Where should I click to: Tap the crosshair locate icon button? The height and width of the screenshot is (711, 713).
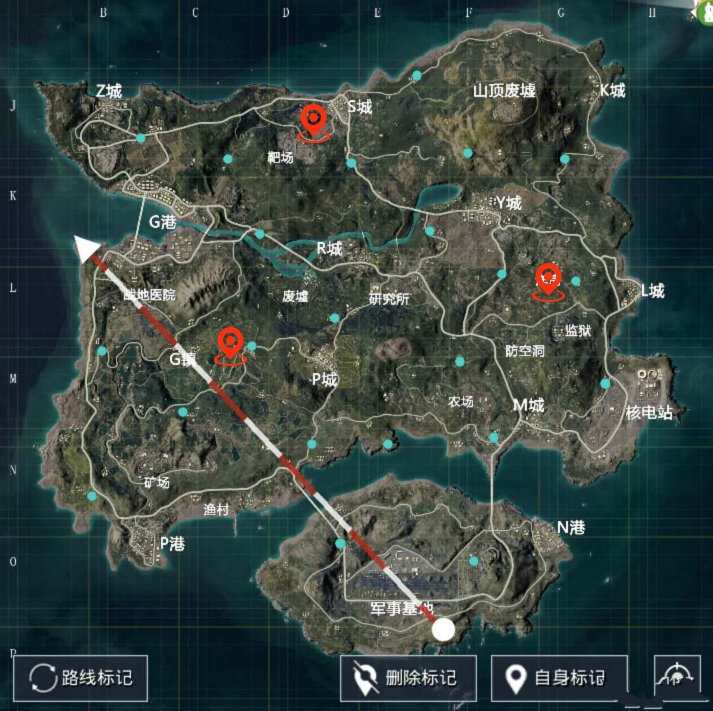(675, 676)
